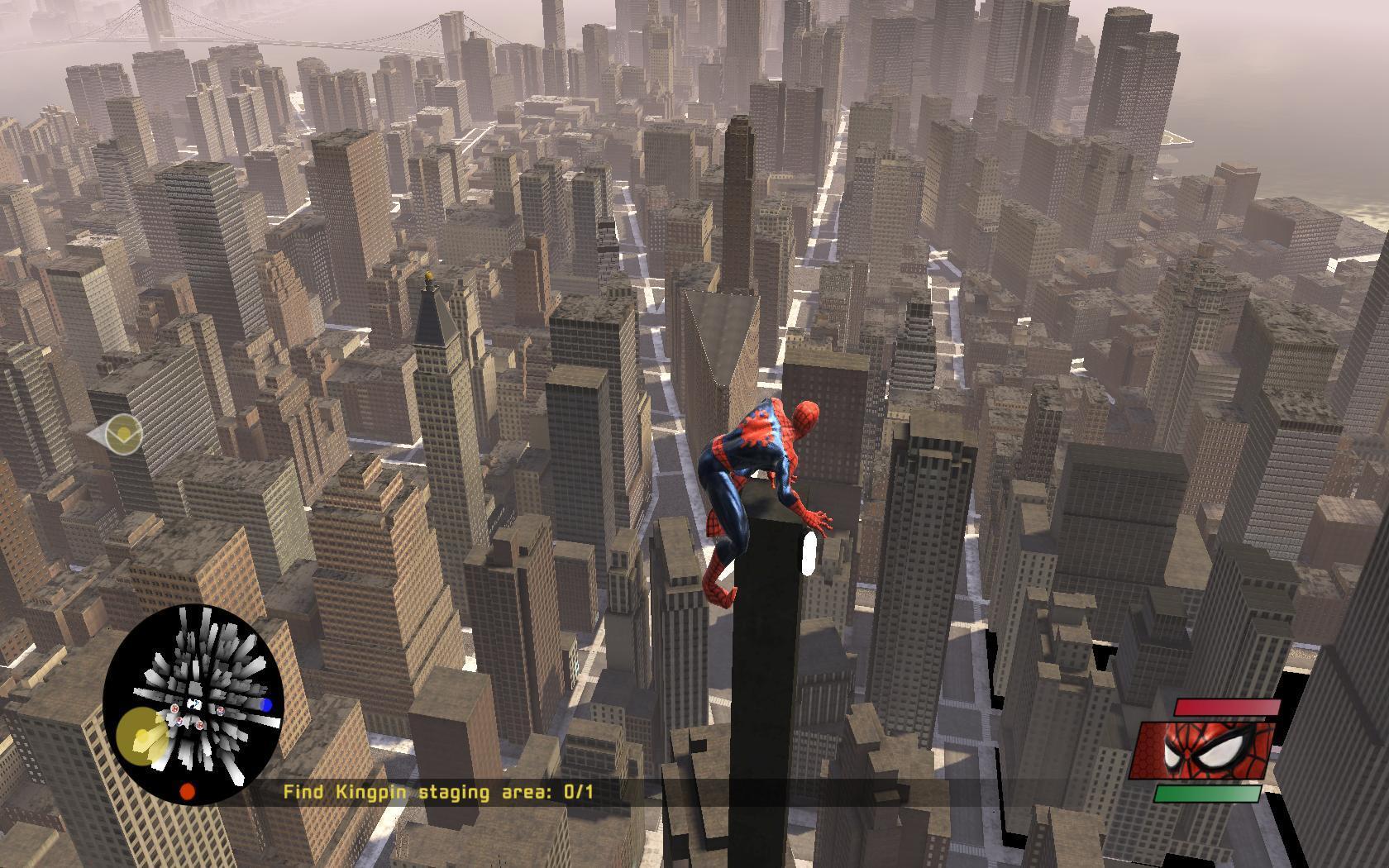Screen dimensions: 1389x868
Task: Click the Find Kingpin staging area objective
Action: click(438, 792)
